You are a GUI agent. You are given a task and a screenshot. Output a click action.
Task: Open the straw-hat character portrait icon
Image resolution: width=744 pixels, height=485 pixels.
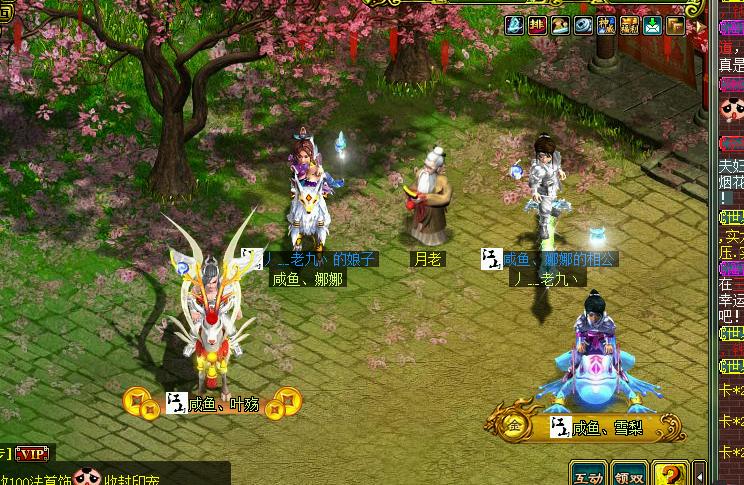click(x=560, y=26)
